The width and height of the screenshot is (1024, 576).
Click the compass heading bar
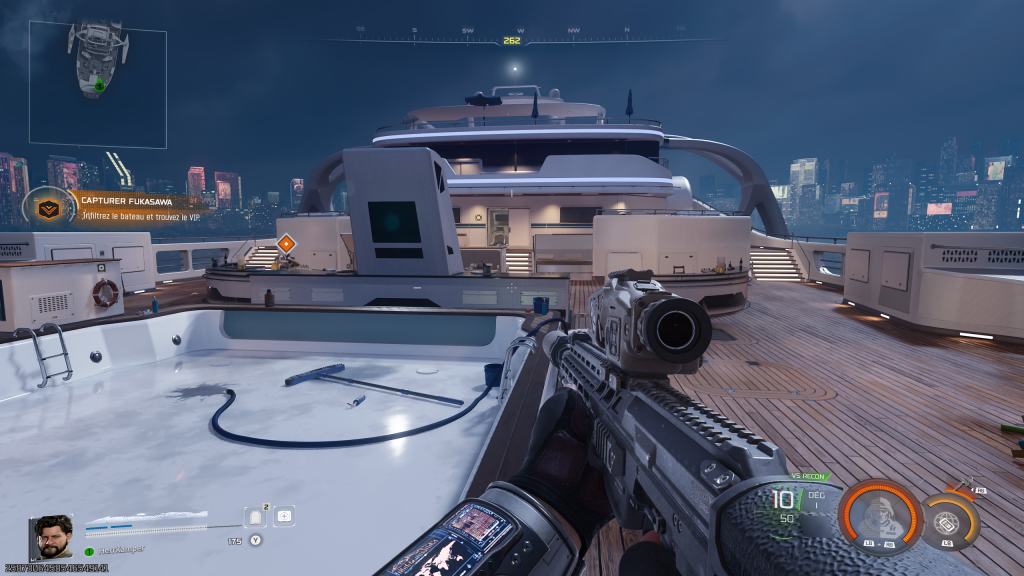click(511, 40)
